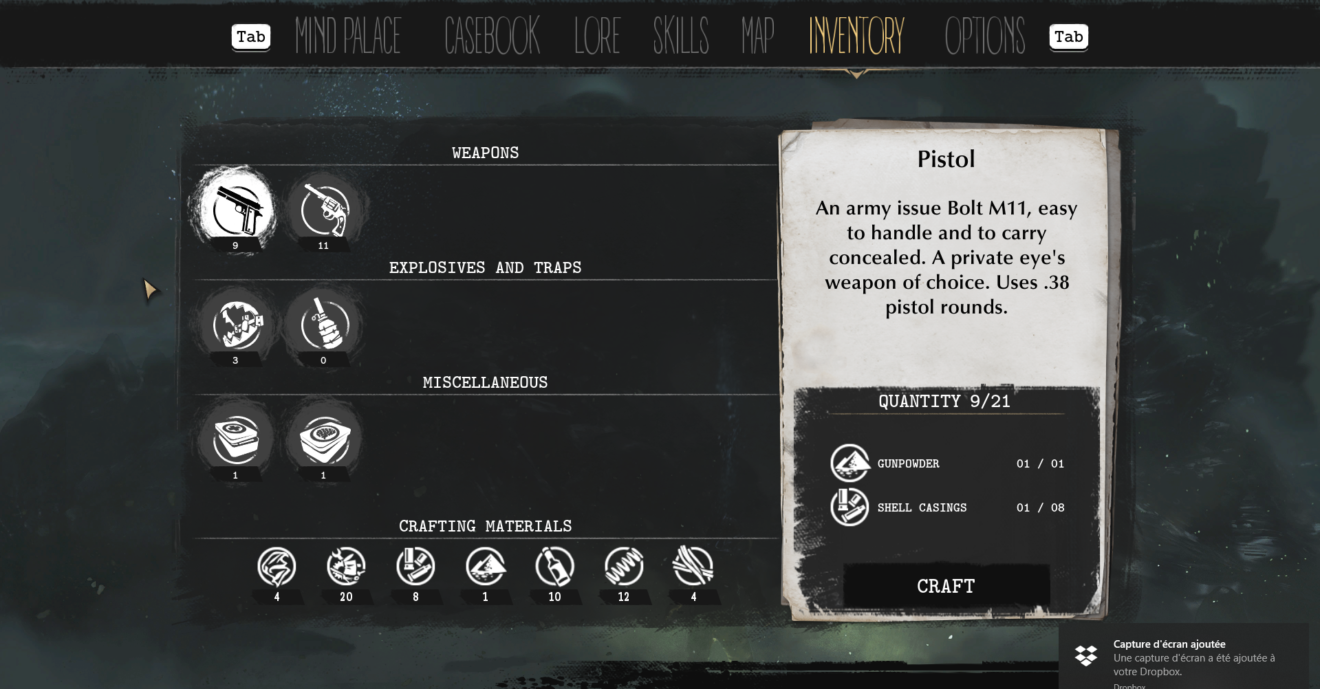This screenshot has width=1320, height=689.
Task: Open the Mind Palace tab
Action: [x=348, y=37]
